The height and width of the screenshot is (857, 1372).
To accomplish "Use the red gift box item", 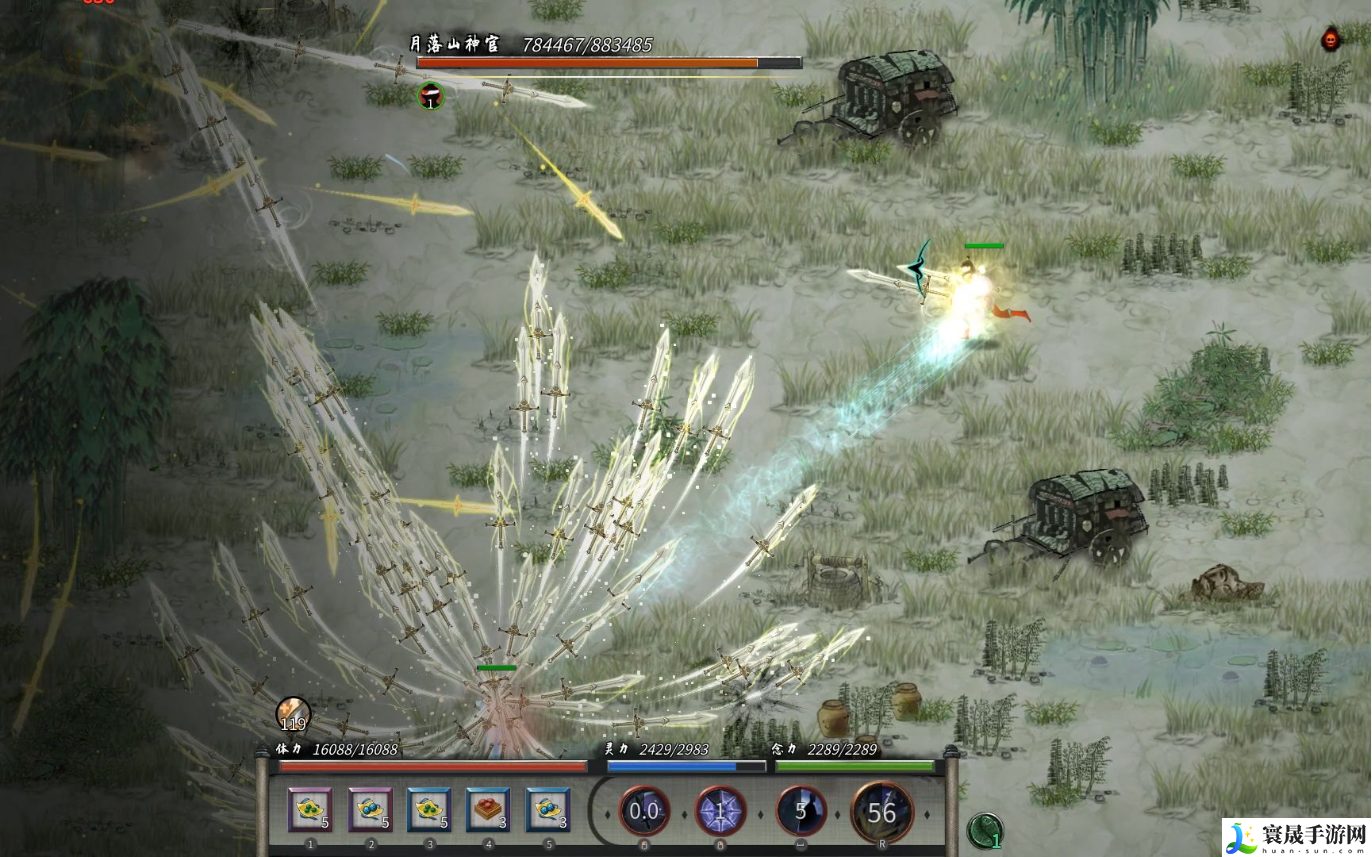I will coord(488,810).
